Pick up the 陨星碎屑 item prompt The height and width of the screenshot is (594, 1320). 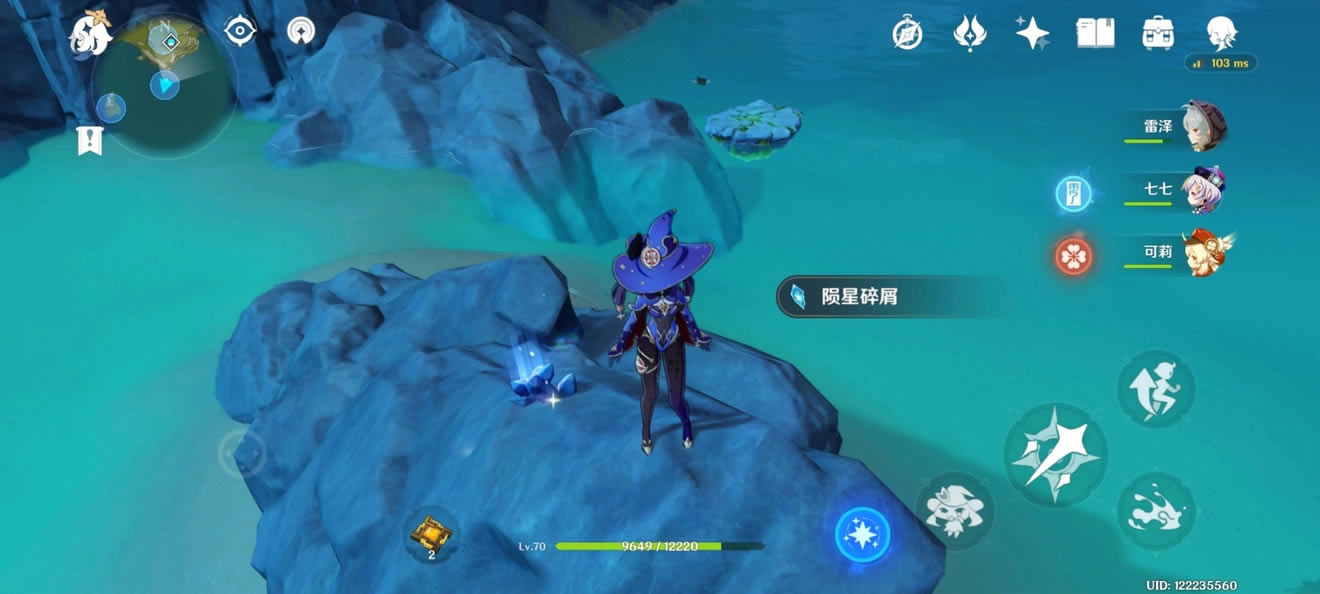[880, 297]
